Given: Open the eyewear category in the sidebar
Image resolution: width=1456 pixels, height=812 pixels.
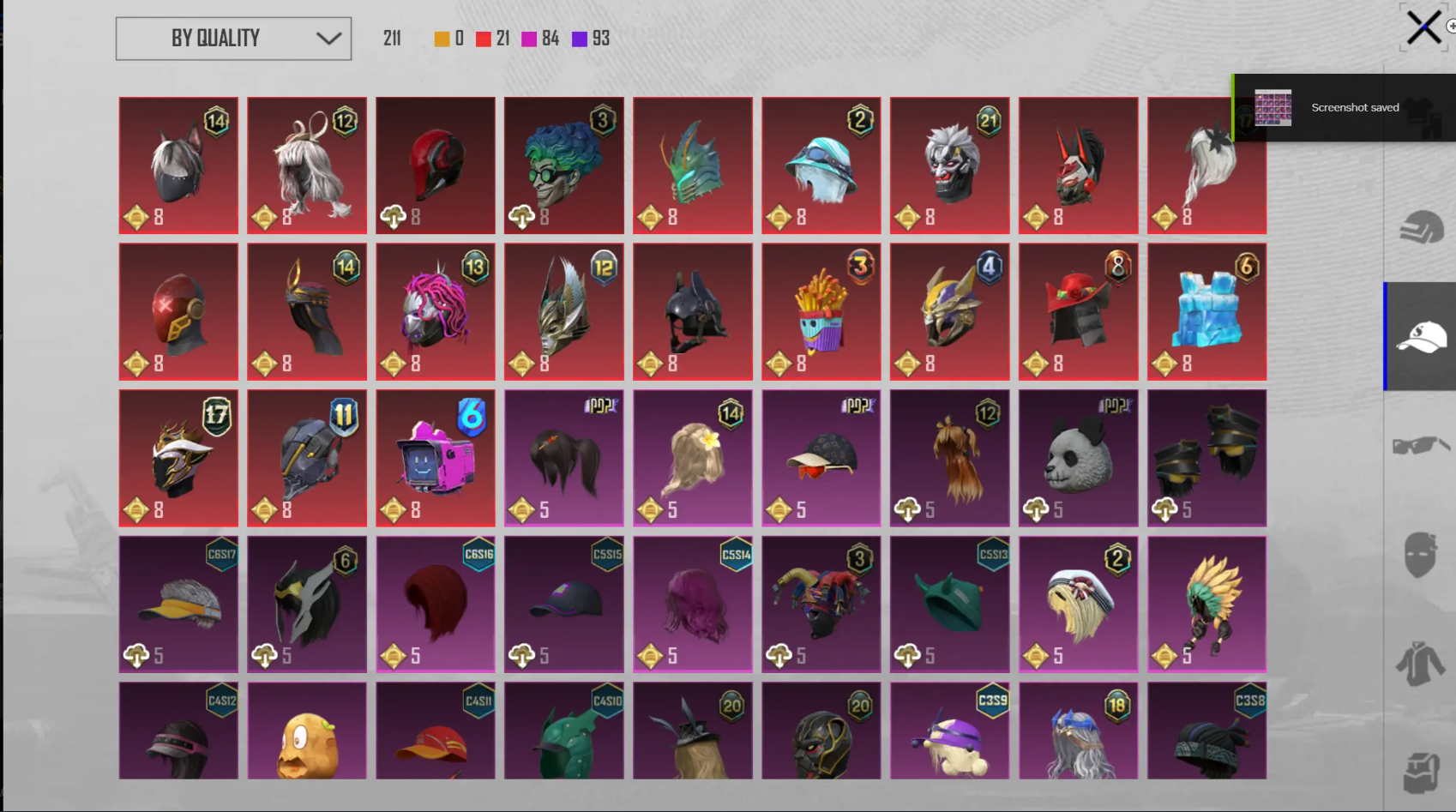Looking at the screenshot, I should (1419, 444).
